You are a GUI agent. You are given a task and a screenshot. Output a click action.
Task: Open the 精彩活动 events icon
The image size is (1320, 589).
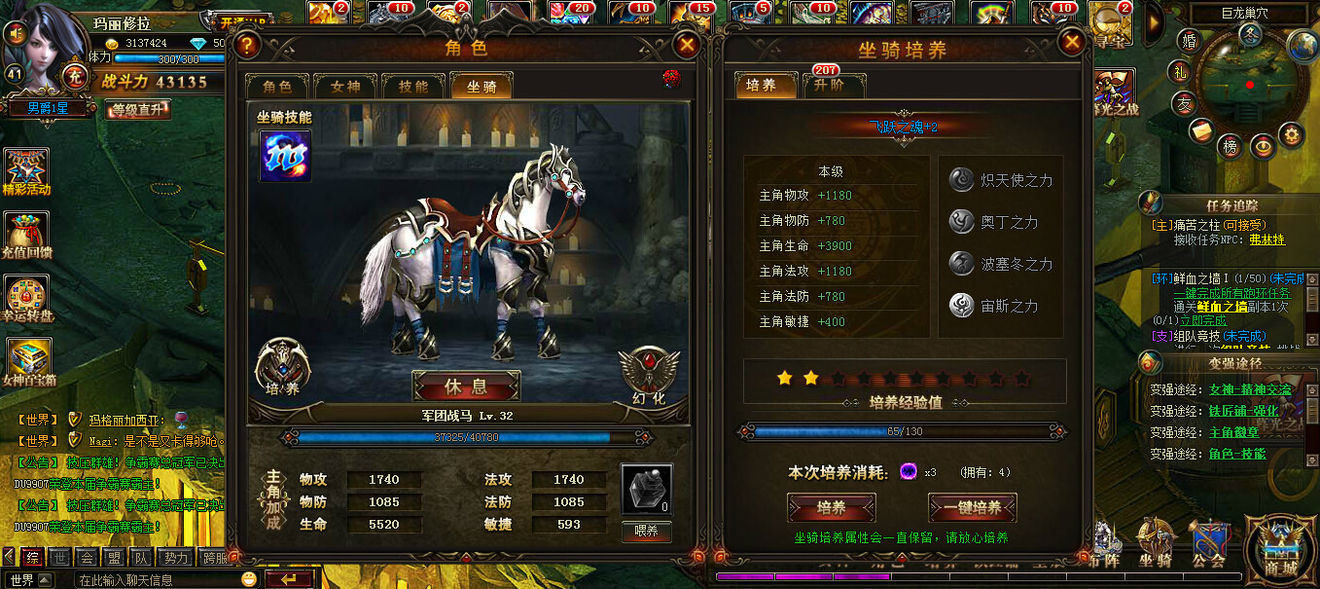tap(27, 170)
